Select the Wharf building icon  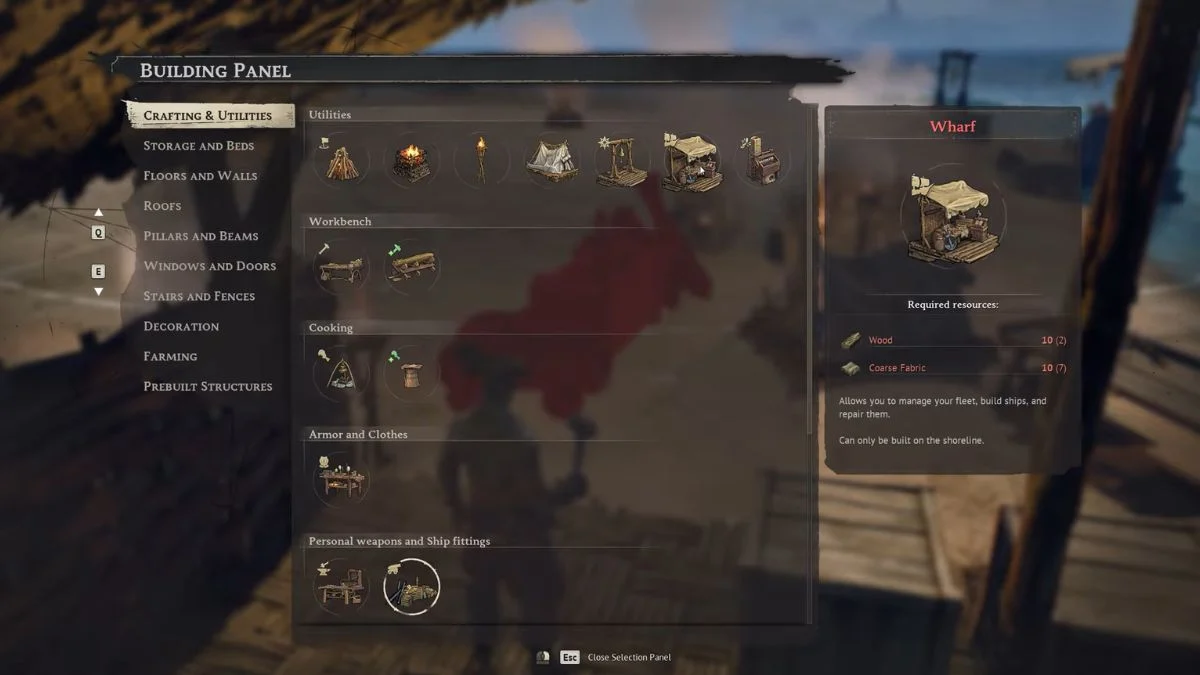691,161
